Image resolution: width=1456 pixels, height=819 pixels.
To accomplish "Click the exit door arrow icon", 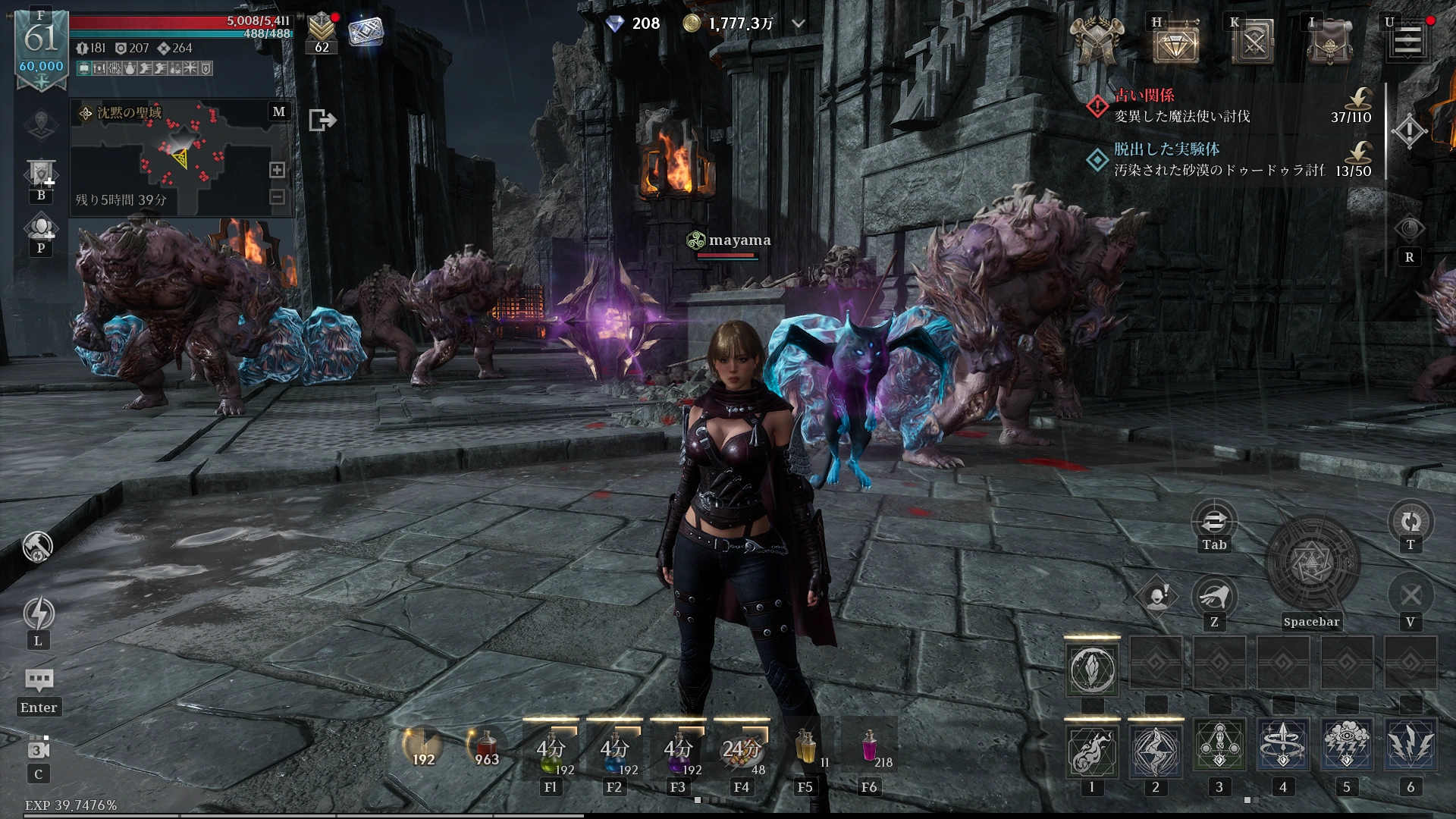I will coord(322,120).
